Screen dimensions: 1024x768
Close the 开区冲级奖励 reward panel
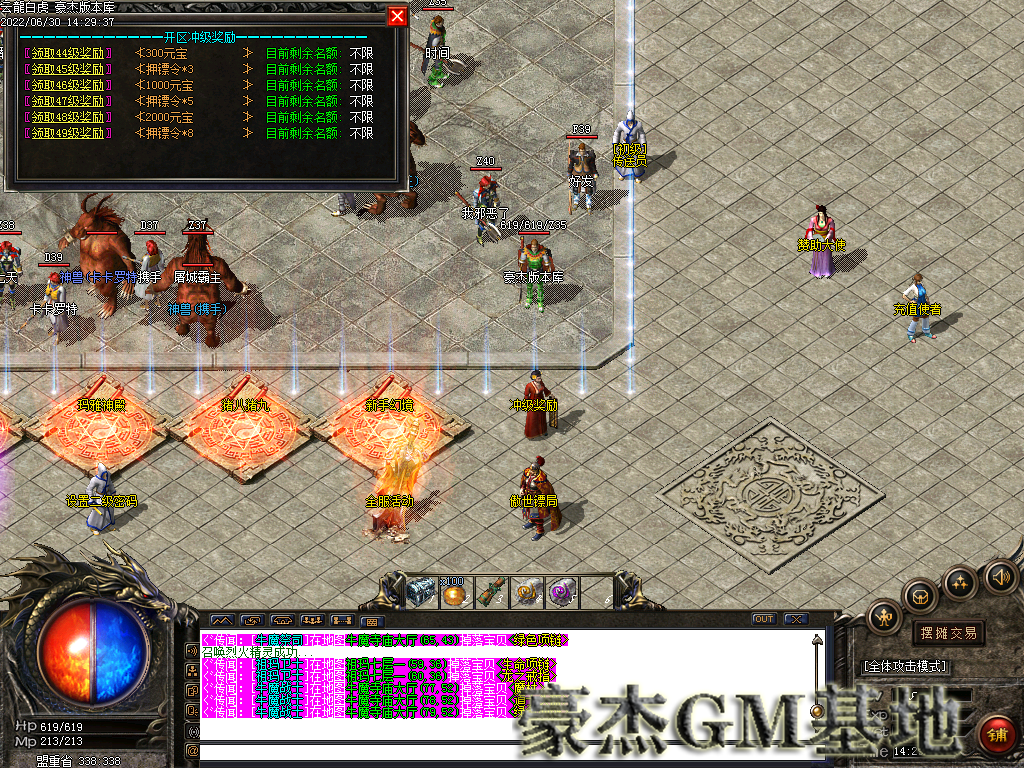pos(397,17)
